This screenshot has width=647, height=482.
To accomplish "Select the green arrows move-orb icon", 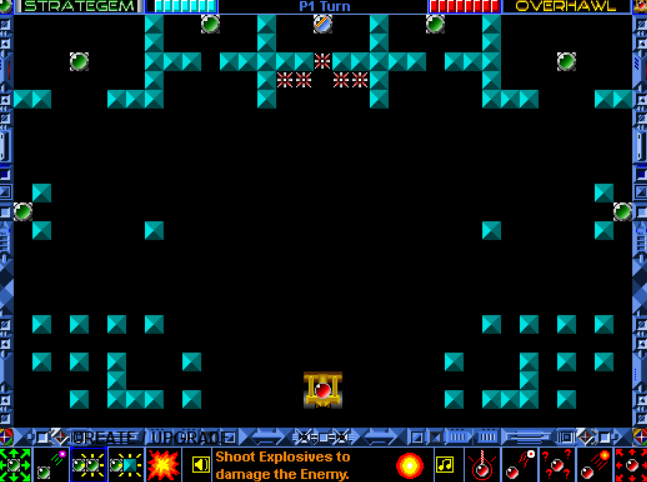I will point(15,465).
